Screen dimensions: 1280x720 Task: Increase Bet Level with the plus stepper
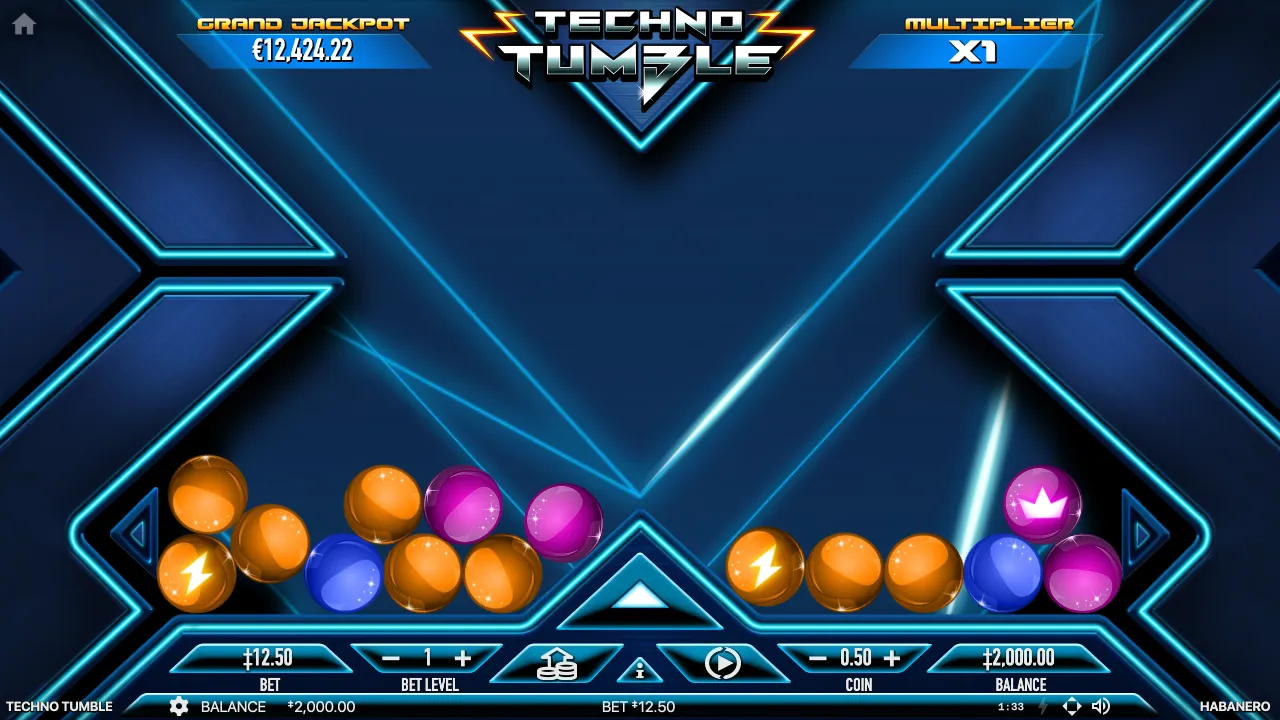click(465, 659)
